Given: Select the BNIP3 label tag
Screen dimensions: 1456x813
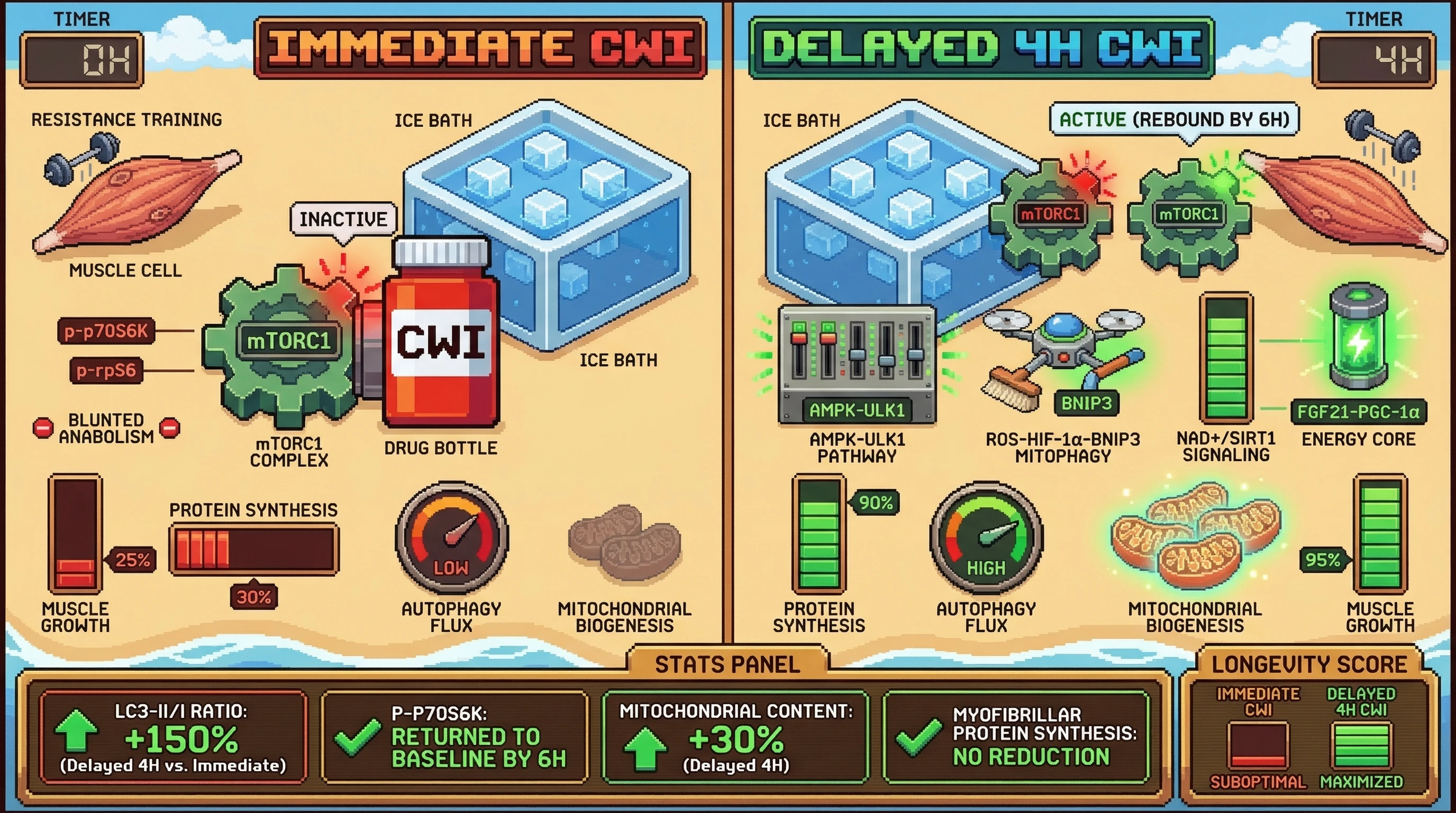Looking at the screenshot, I should tap(1086, 403).
